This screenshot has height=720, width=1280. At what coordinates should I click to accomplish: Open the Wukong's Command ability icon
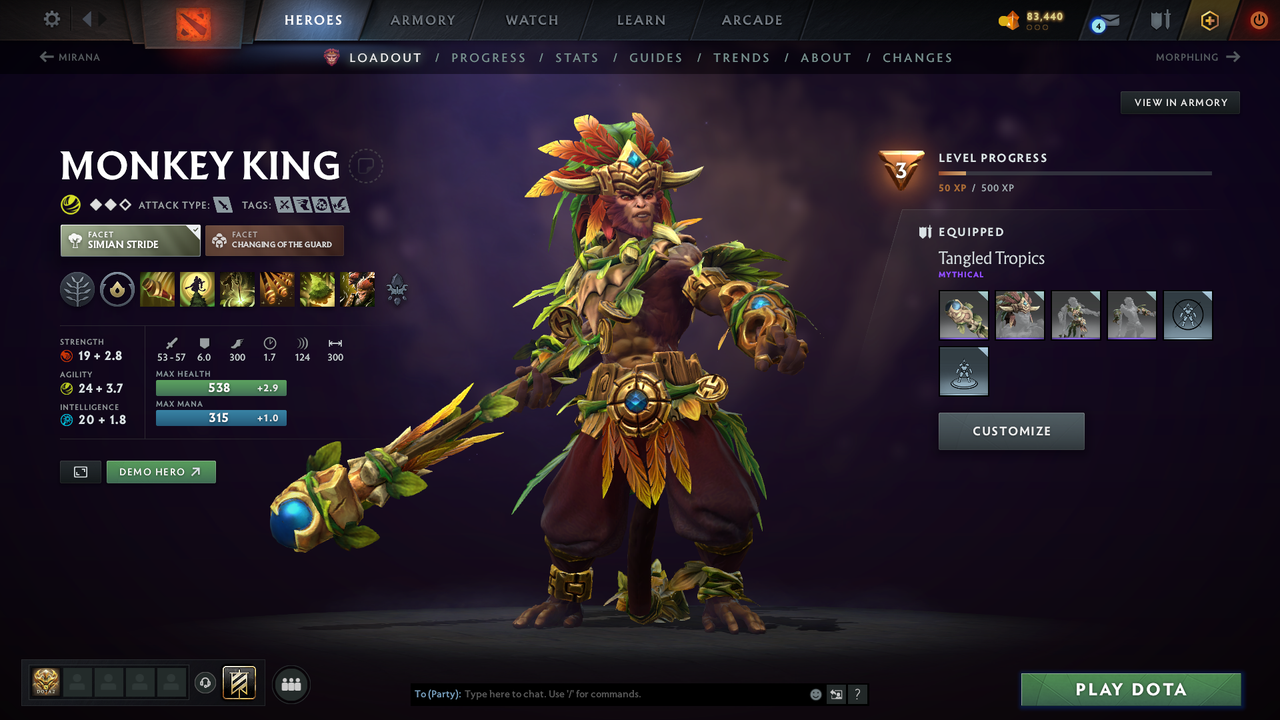pyautogui.click(x=357, y=290)
